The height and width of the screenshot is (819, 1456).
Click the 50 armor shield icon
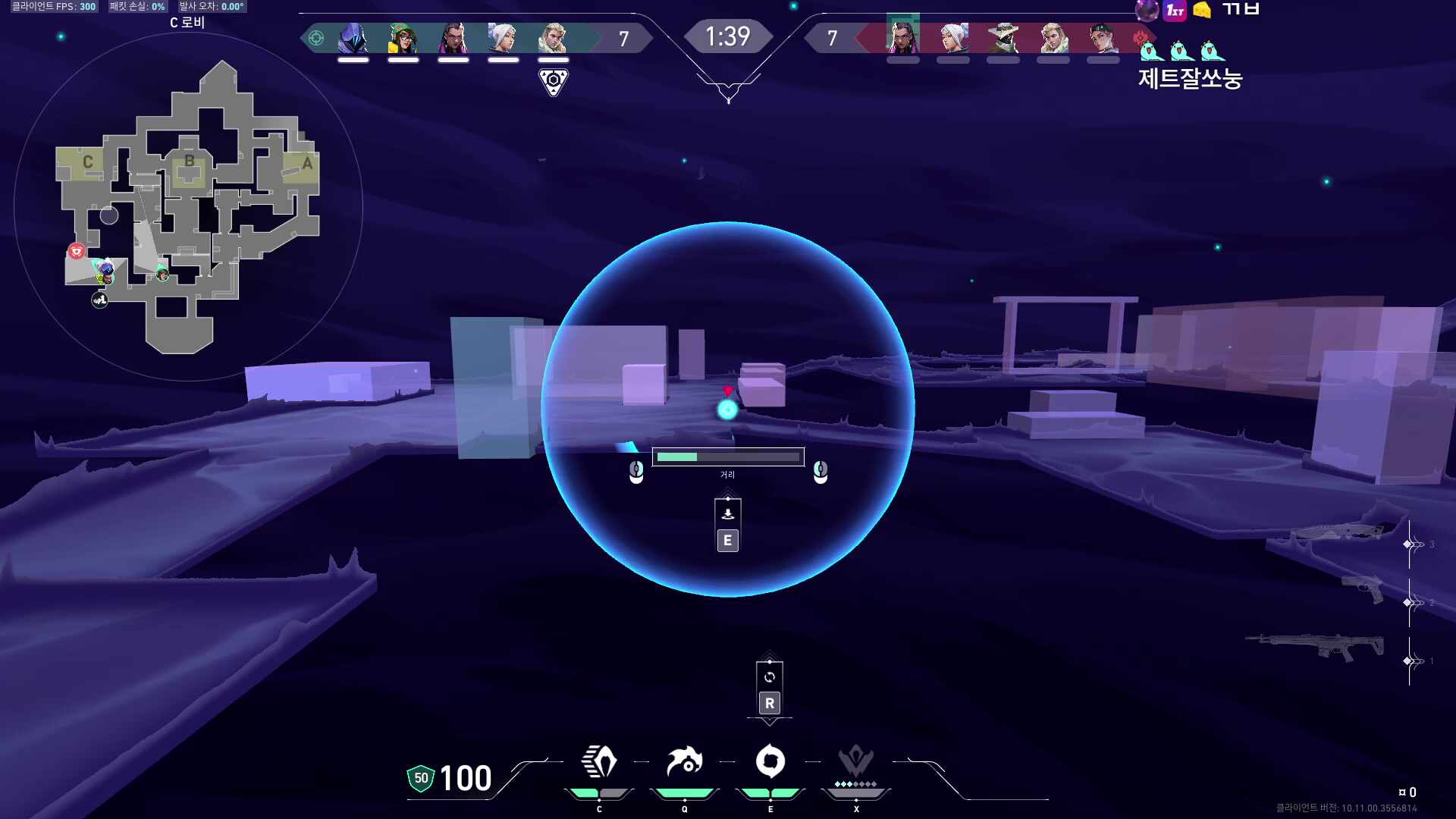[x=421, y=778]
